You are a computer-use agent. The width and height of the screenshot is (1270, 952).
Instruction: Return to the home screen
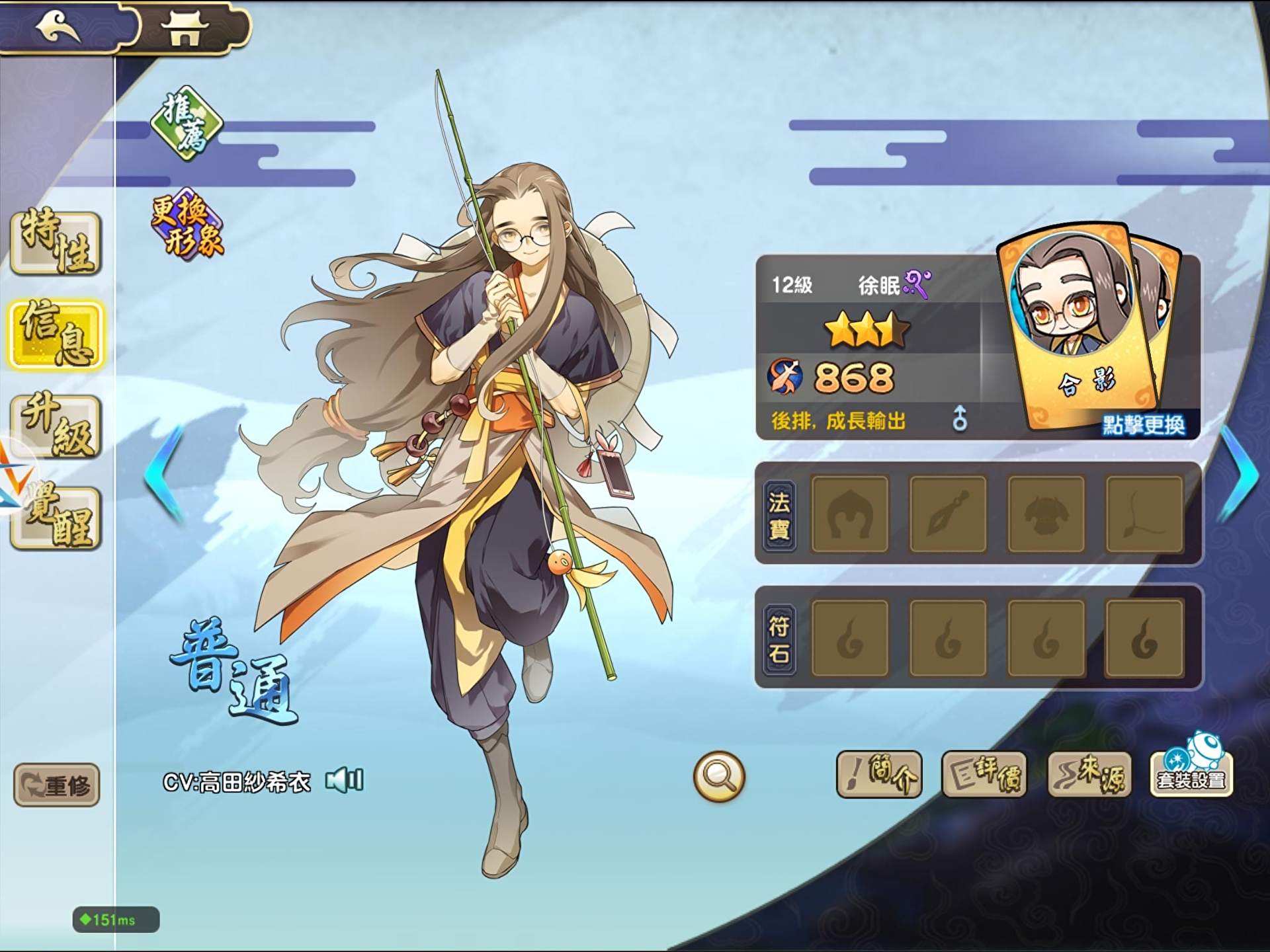(185, 29)
